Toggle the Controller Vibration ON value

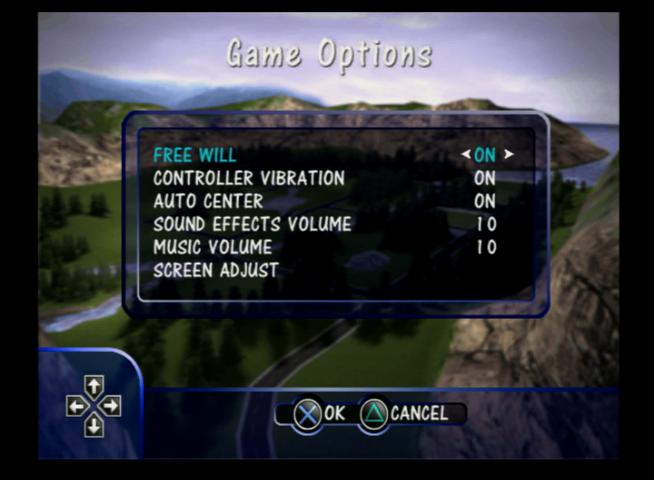(x=485, y=178)
